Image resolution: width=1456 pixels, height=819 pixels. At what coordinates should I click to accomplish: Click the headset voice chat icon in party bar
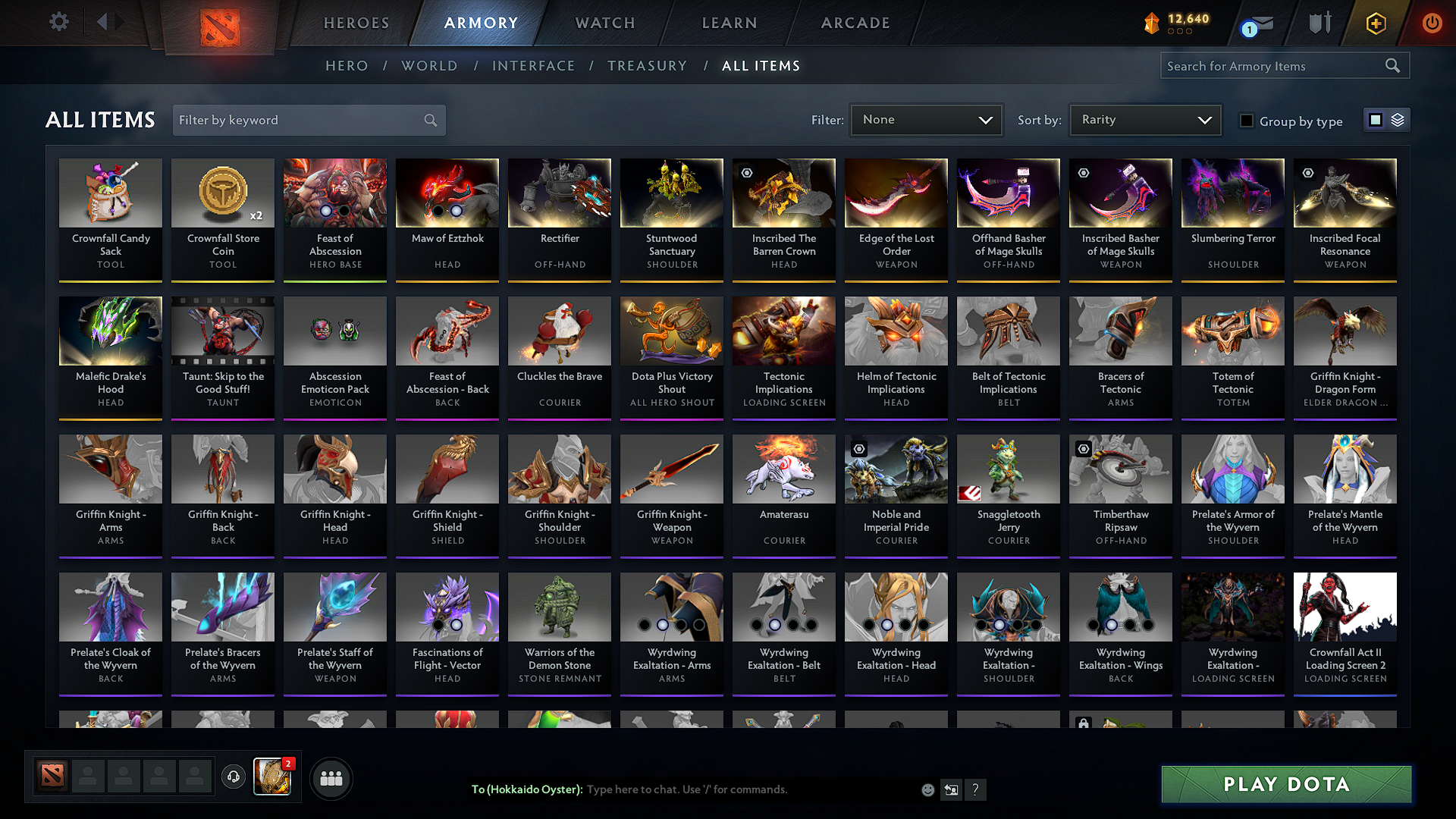pos(234,777)
